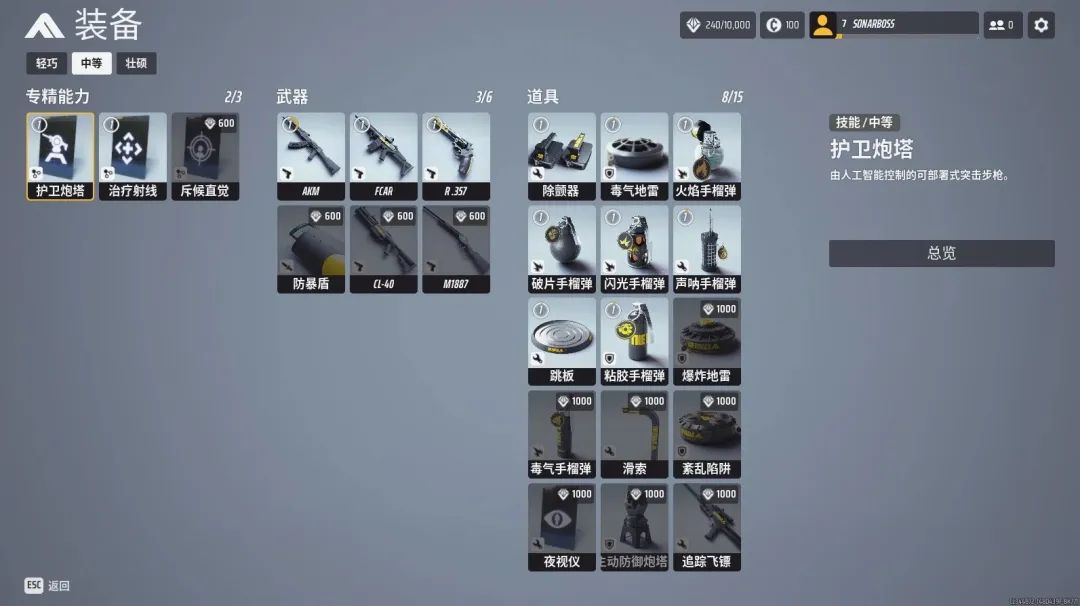This screenshot has width=1080, height=606.
Task: Select the 滑索 zipline gadget
Action: tap(634, 434)
